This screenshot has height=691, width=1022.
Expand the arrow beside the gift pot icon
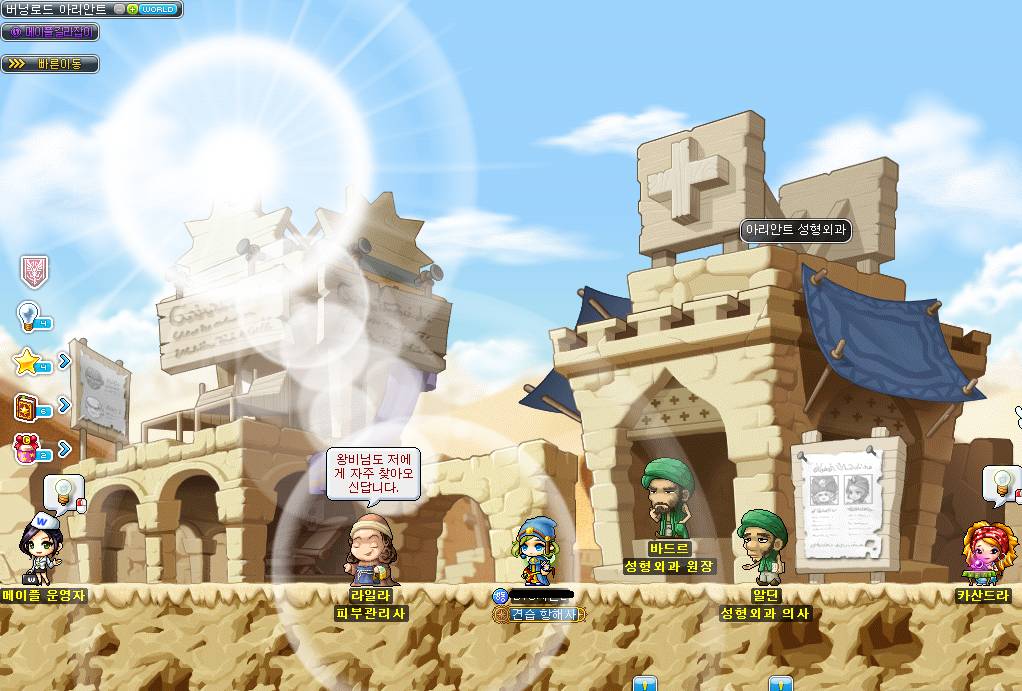click(x=65, y=449)
